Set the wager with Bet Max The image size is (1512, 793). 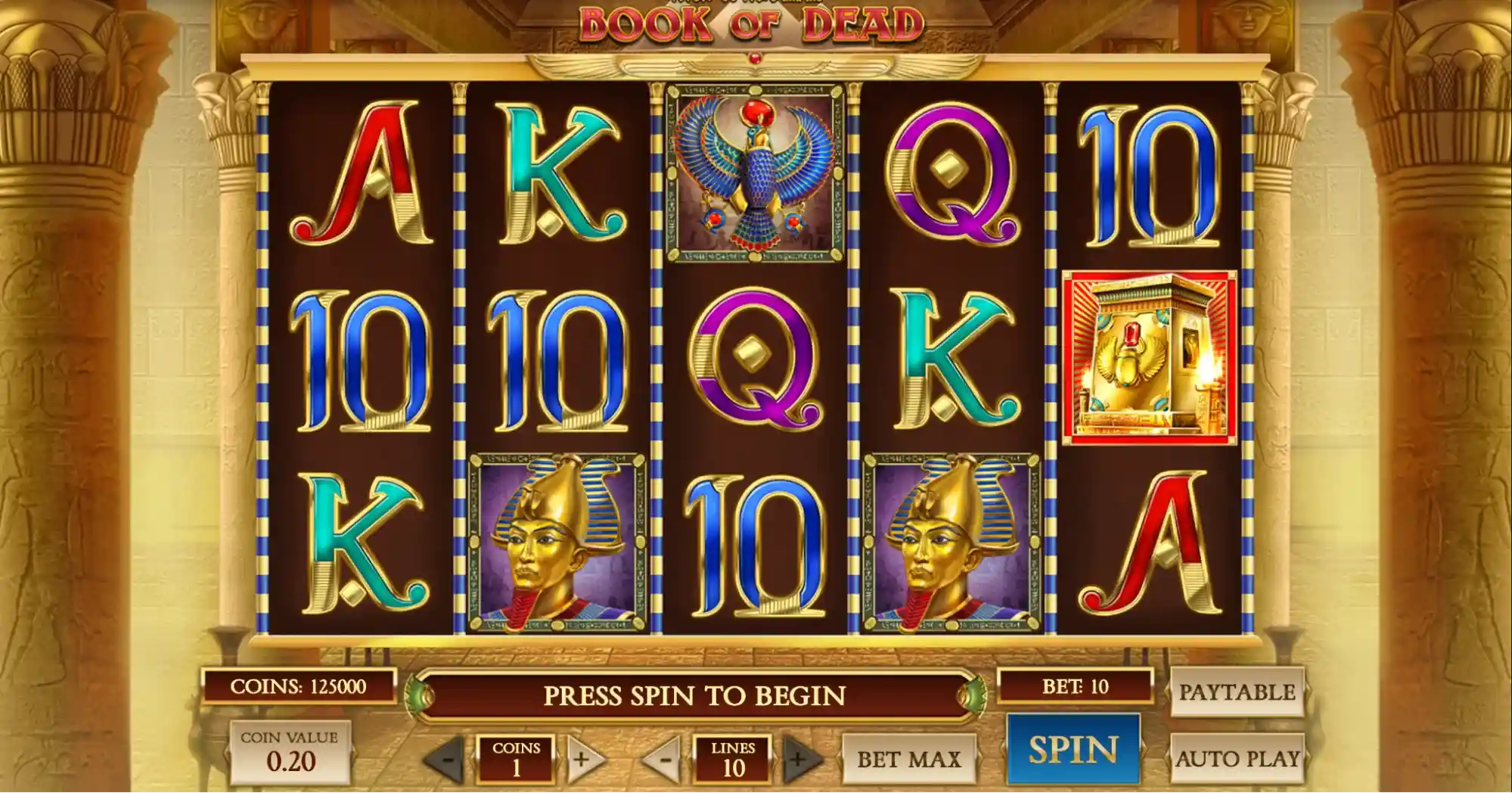pos(908,758)
